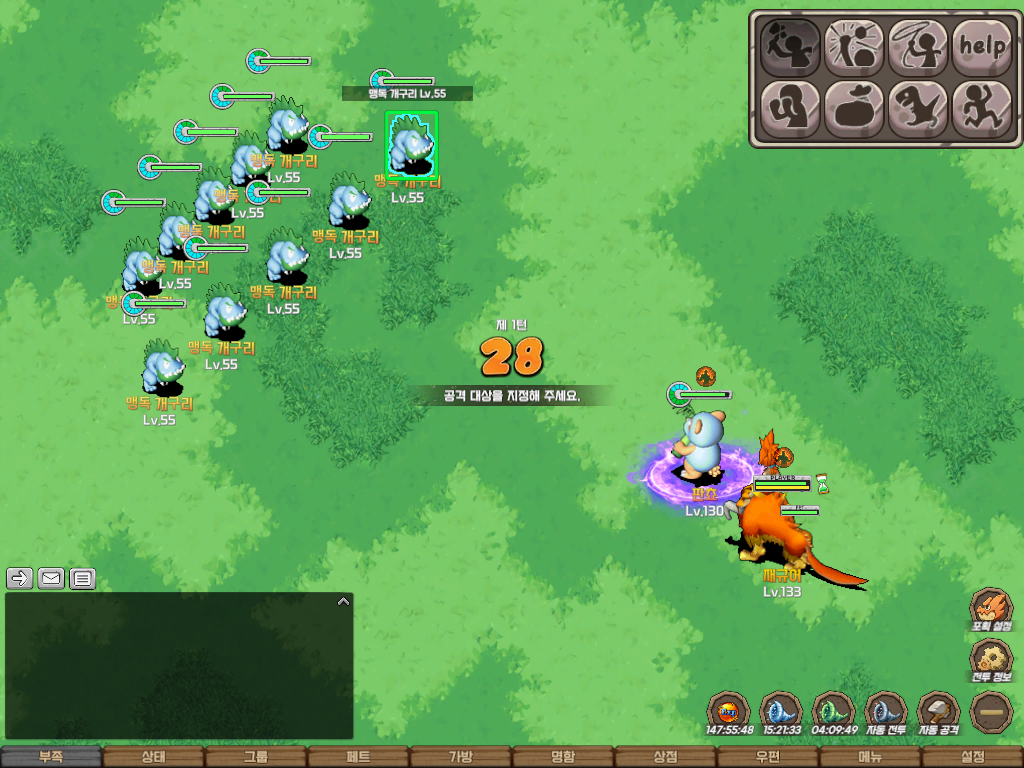1024x768 pixels.
Task: Toggle 자동 공격 auto attack
Action: coord(939,713)
